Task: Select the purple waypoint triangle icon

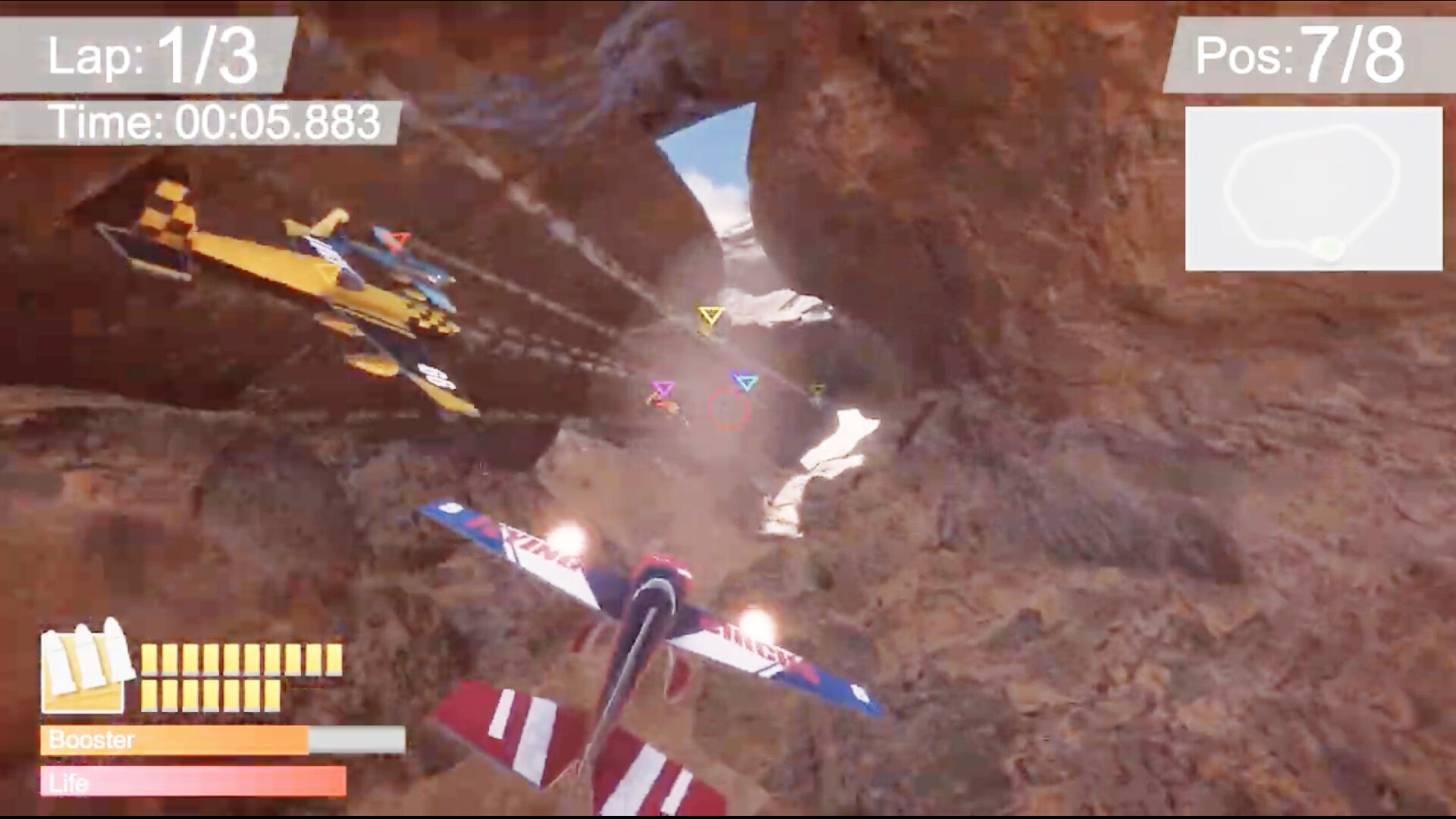Action: 661,389
